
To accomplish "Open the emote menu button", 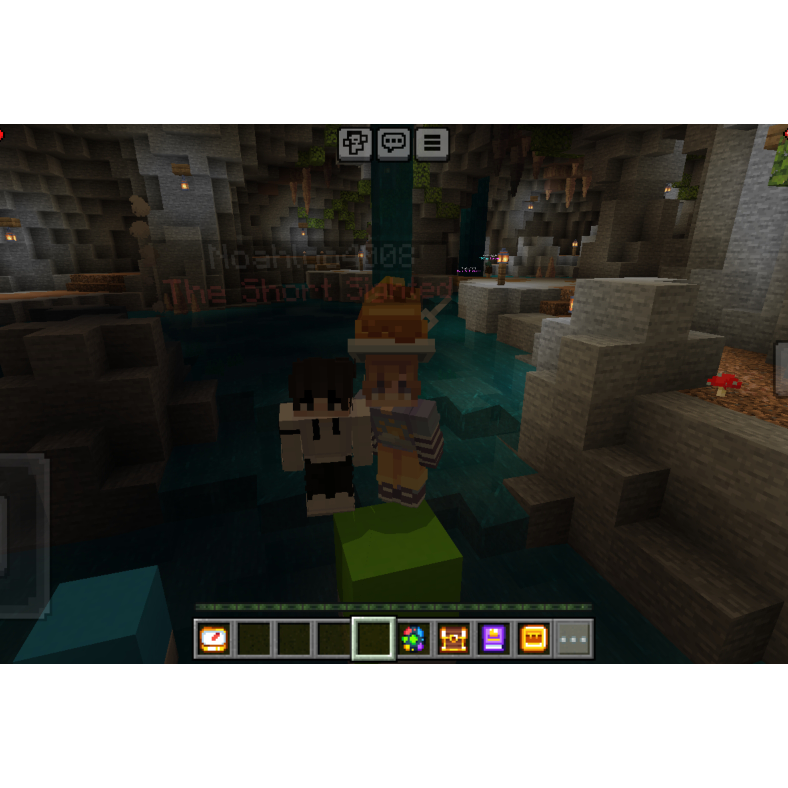I will pyautogui.click(x=355, y=144).
